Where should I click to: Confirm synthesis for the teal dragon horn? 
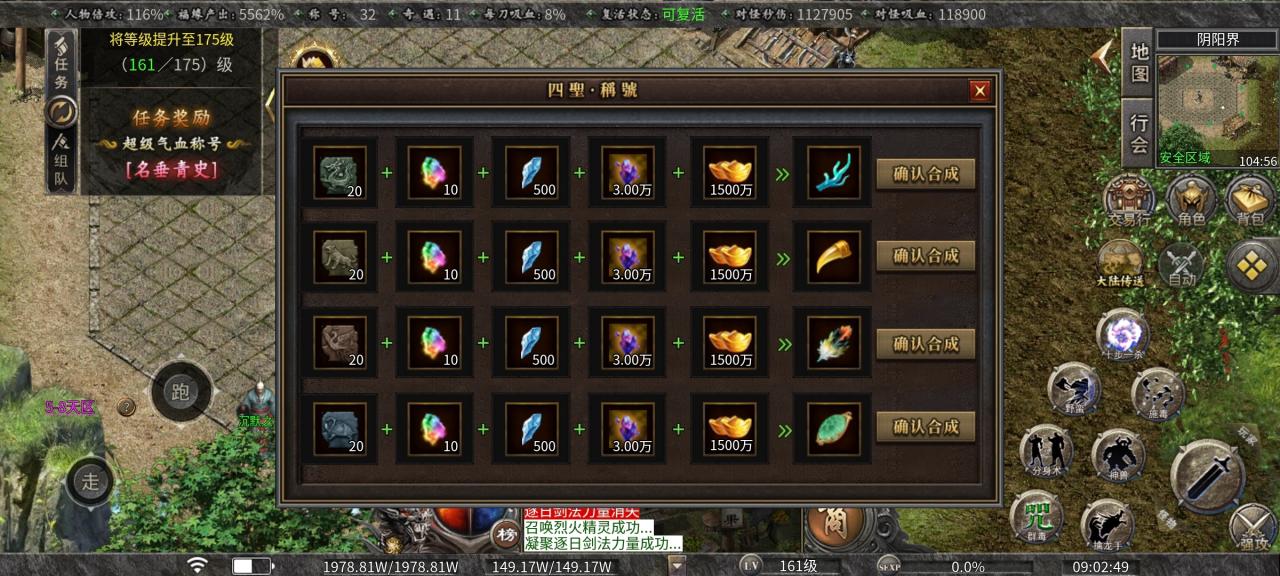pyautogui.click(x=925, y=174)
